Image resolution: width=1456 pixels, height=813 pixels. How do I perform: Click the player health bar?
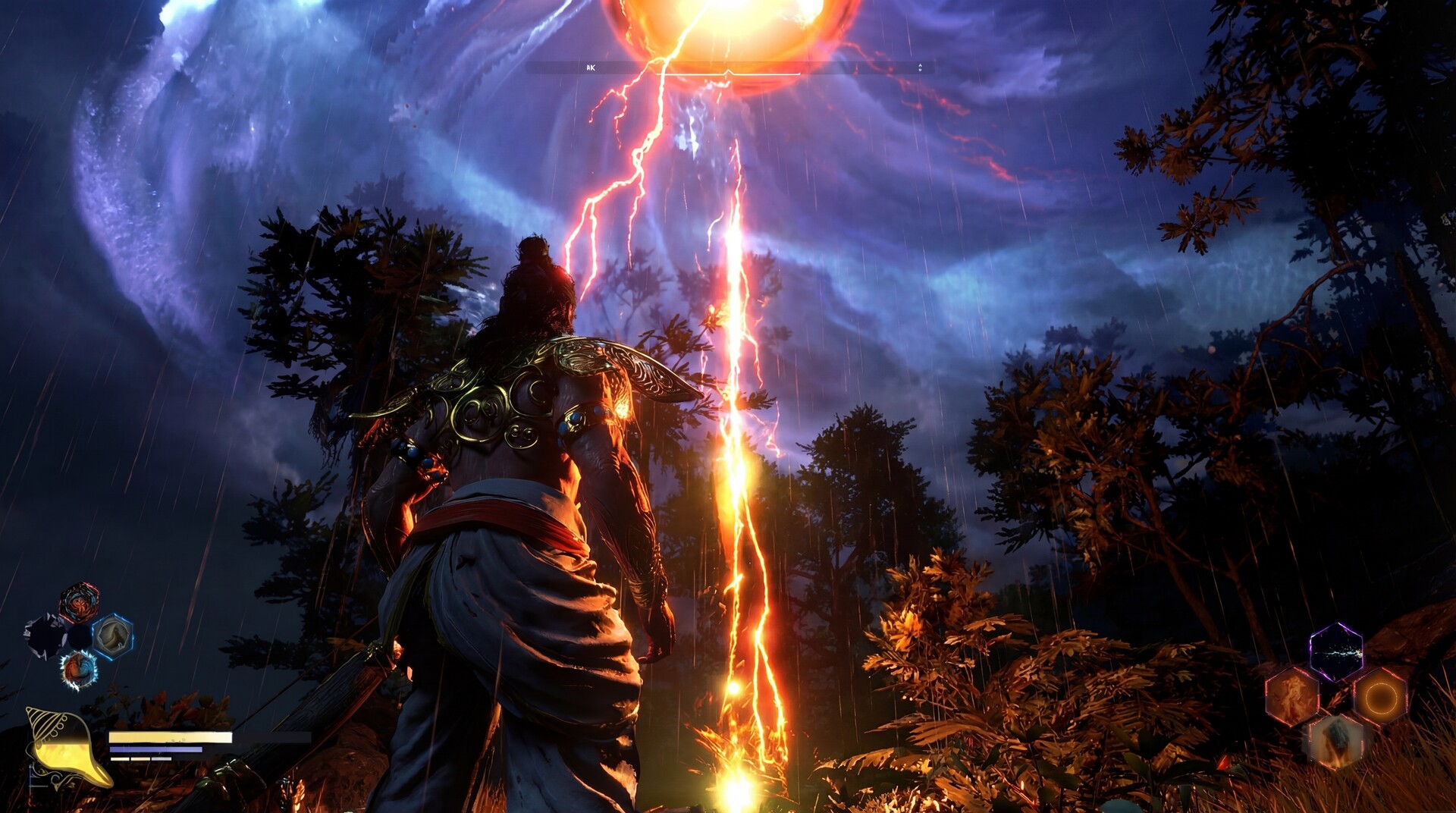[170, 737]
